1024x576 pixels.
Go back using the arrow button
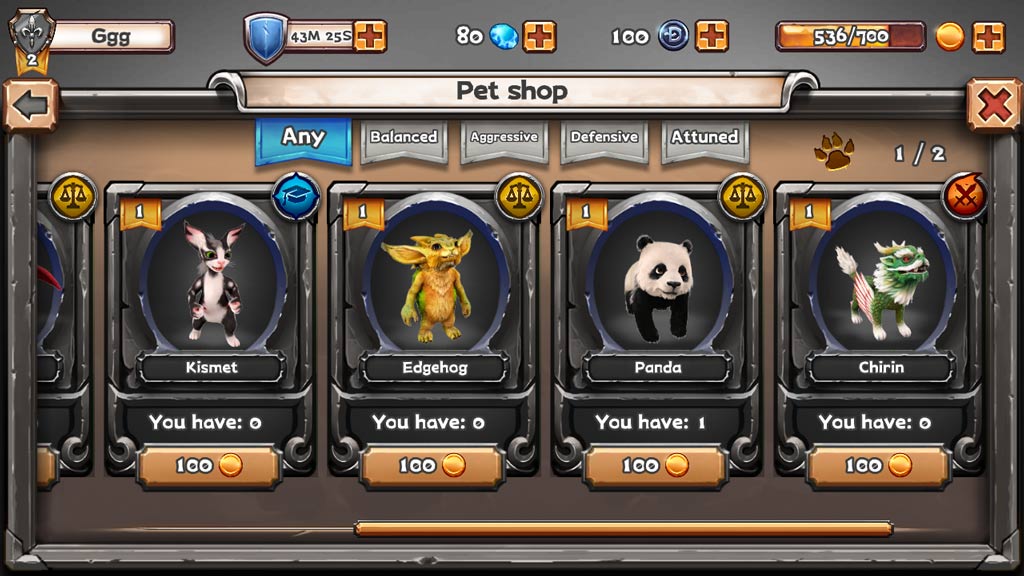(29, 105)
